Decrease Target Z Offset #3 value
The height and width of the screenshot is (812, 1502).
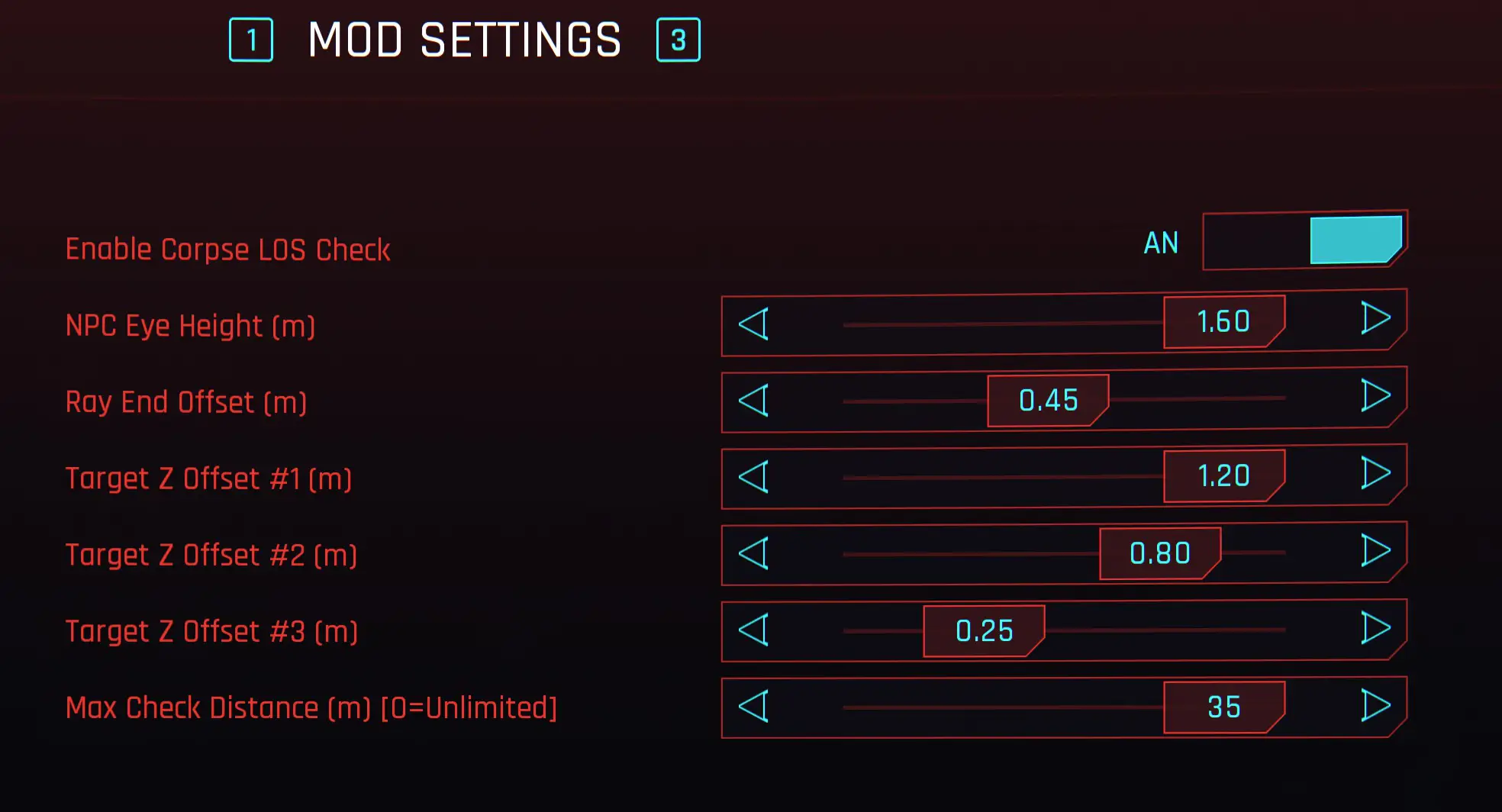[x=754, y=630]
